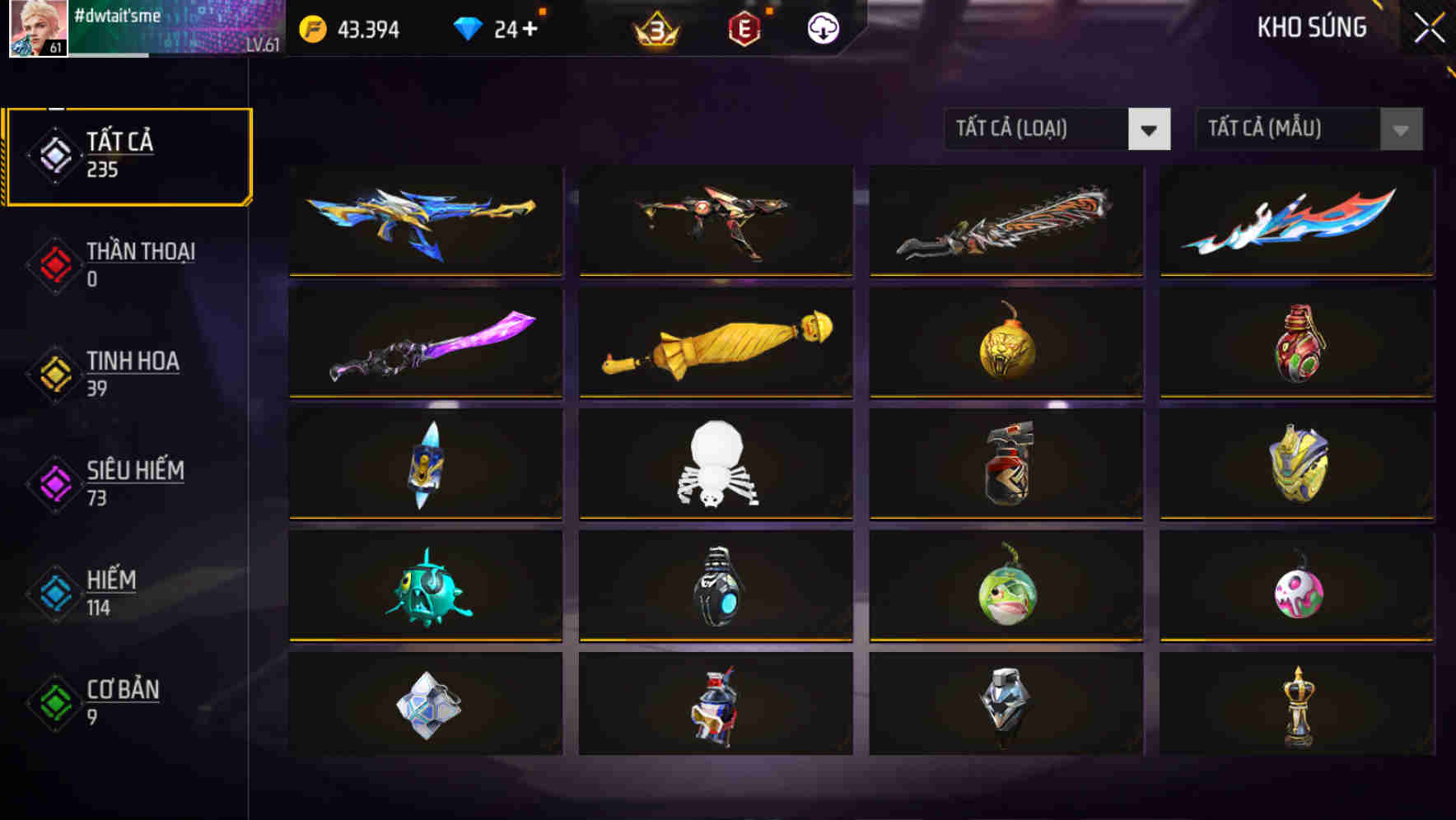
Task: Open the TẤT CẢ (MẪU) dropdown
Action: click(x=1272, y=129)
